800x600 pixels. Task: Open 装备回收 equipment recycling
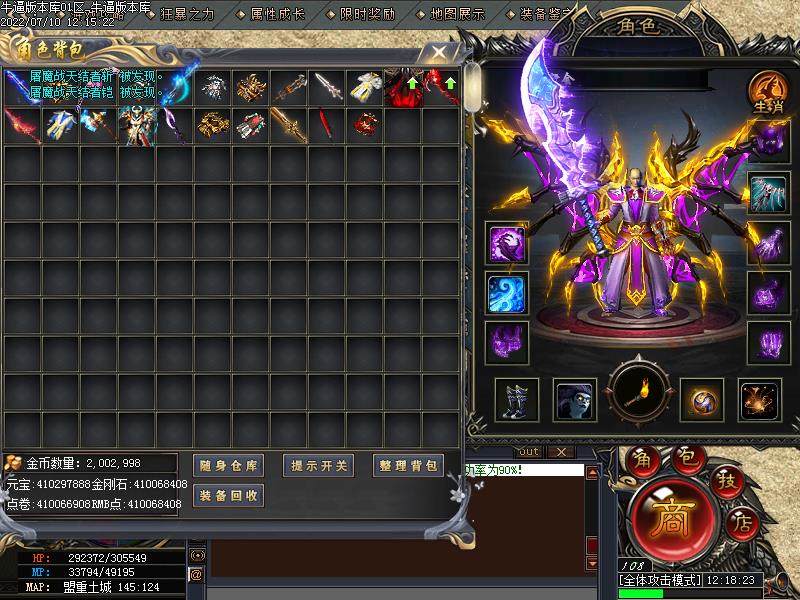228,495
